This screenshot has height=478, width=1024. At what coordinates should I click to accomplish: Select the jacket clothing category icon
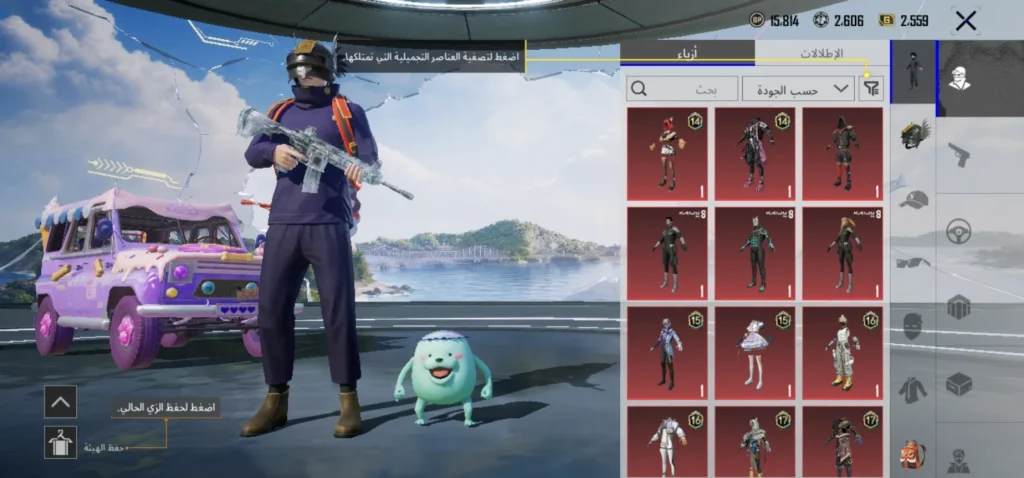913,390
